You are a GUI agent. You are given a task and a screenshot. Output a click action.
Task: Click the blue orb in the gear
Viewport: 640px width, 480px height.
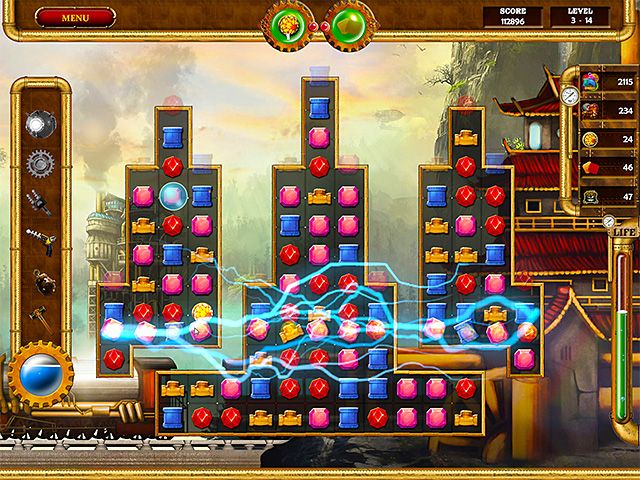tap(41, 372)
